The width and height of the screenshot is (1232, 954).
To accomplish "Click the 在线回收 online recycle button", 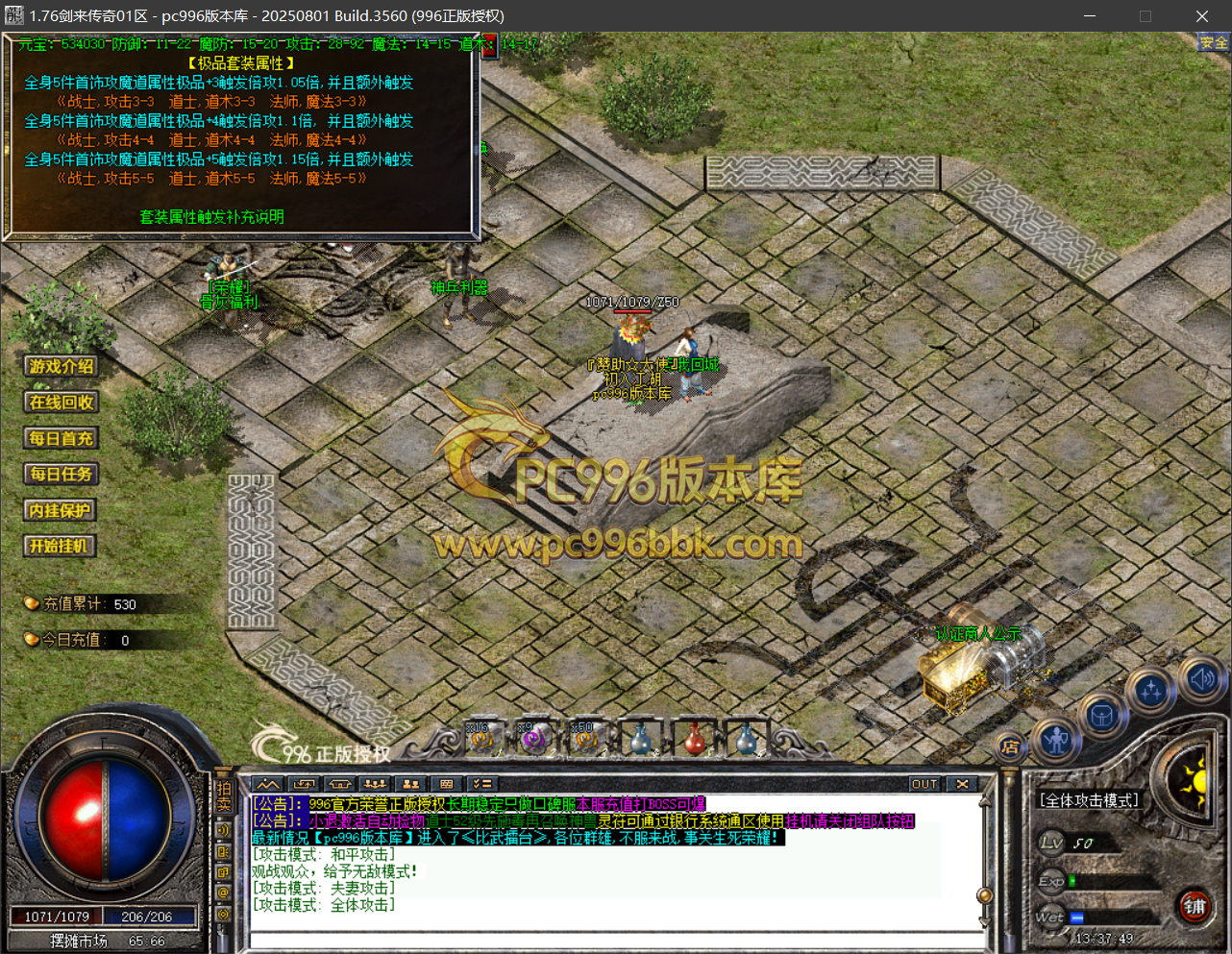I will [x=62, y=403].
